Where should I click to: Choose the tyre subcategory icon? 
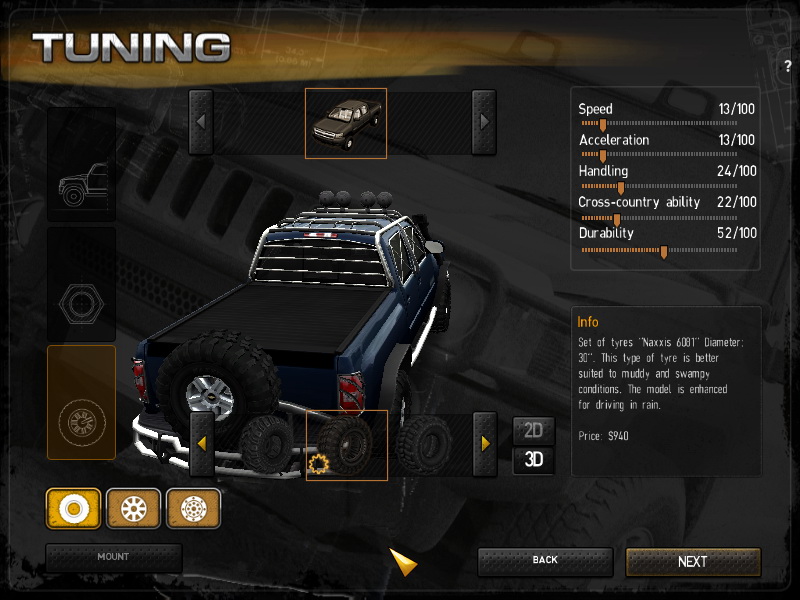[73, 509]
